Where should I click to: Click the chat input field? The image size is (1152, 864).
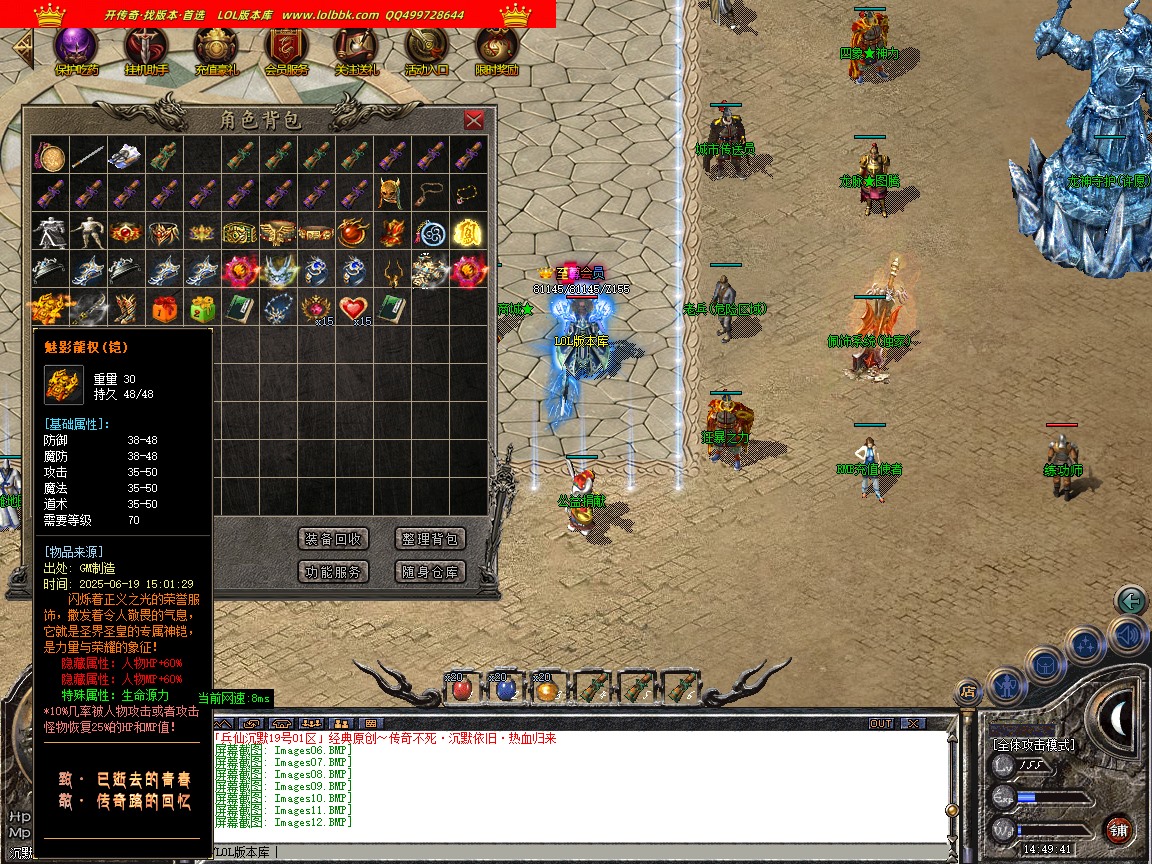[580, 852]
